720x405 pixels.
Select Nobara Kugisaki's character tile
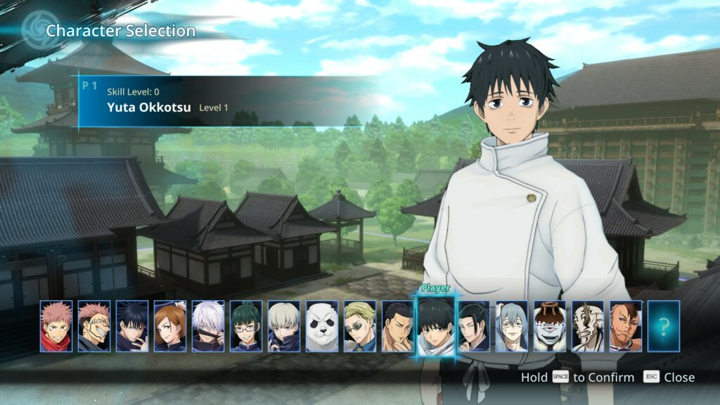tap(170, 326)
